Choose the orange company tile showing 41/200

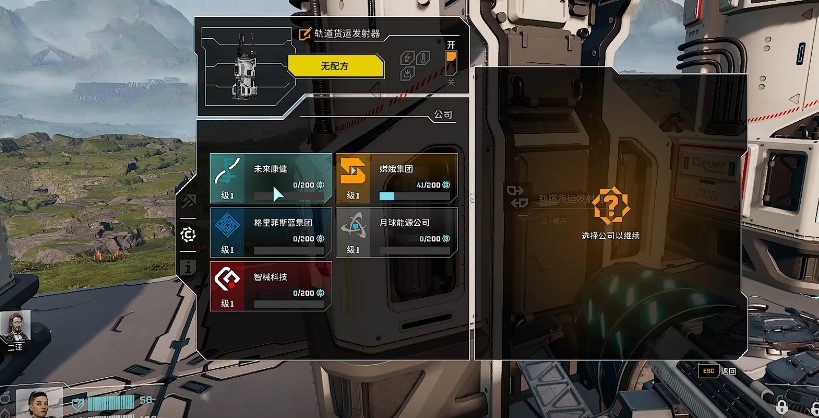(396, 178)
